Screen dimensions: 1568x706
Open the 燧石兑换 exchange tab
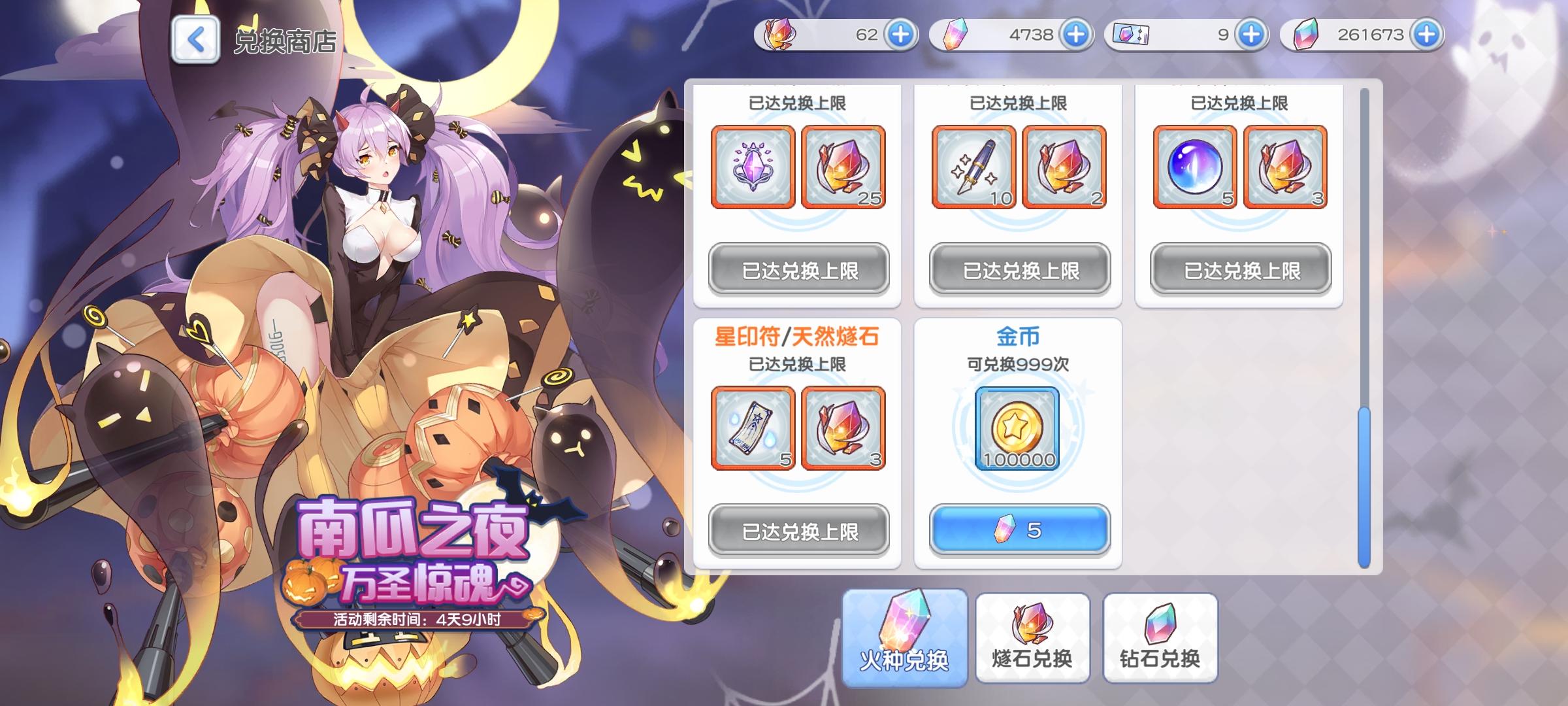[x=1032, y=637]
